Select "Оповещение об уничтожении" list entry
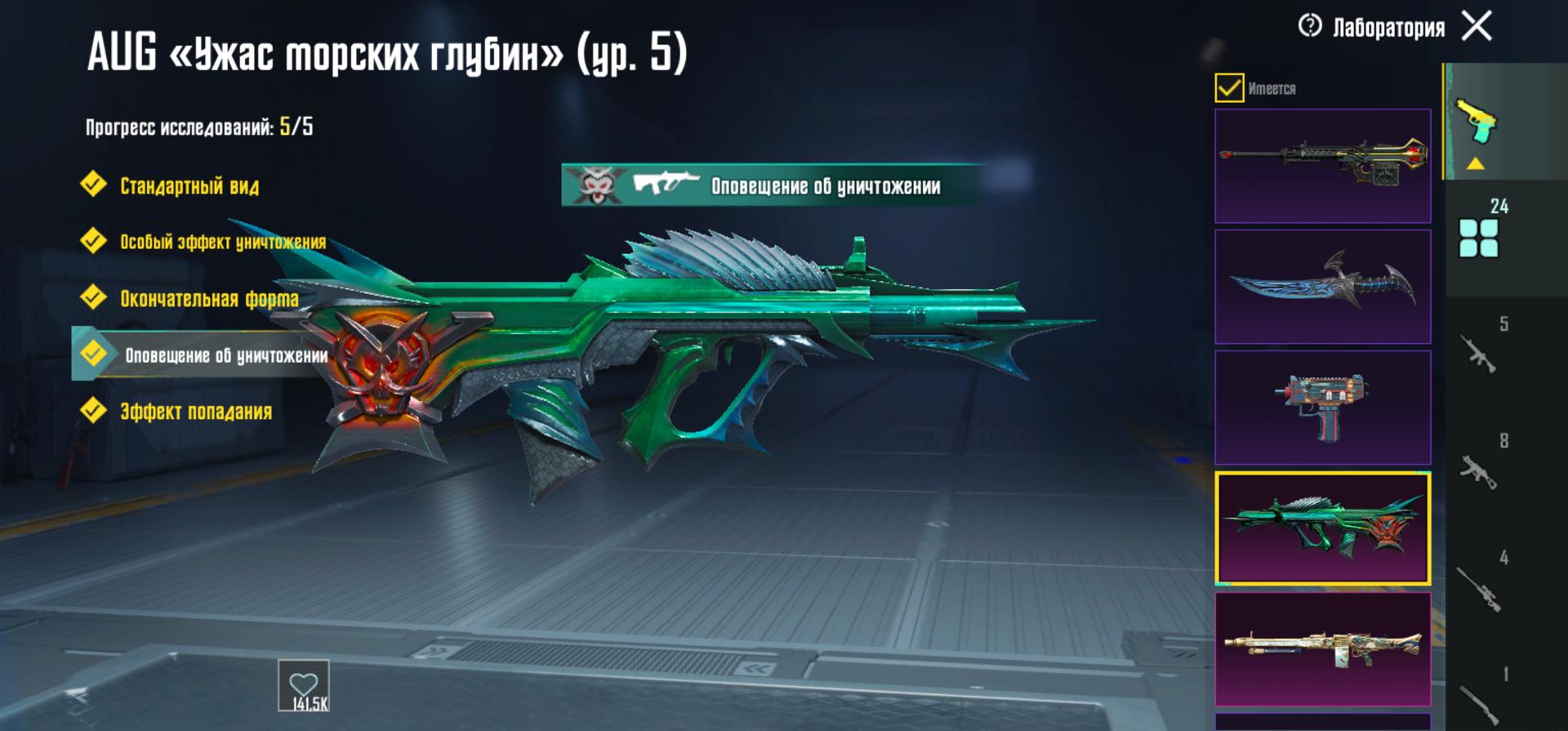This screenshot has width=1568, height=731. tap(225, 355)
